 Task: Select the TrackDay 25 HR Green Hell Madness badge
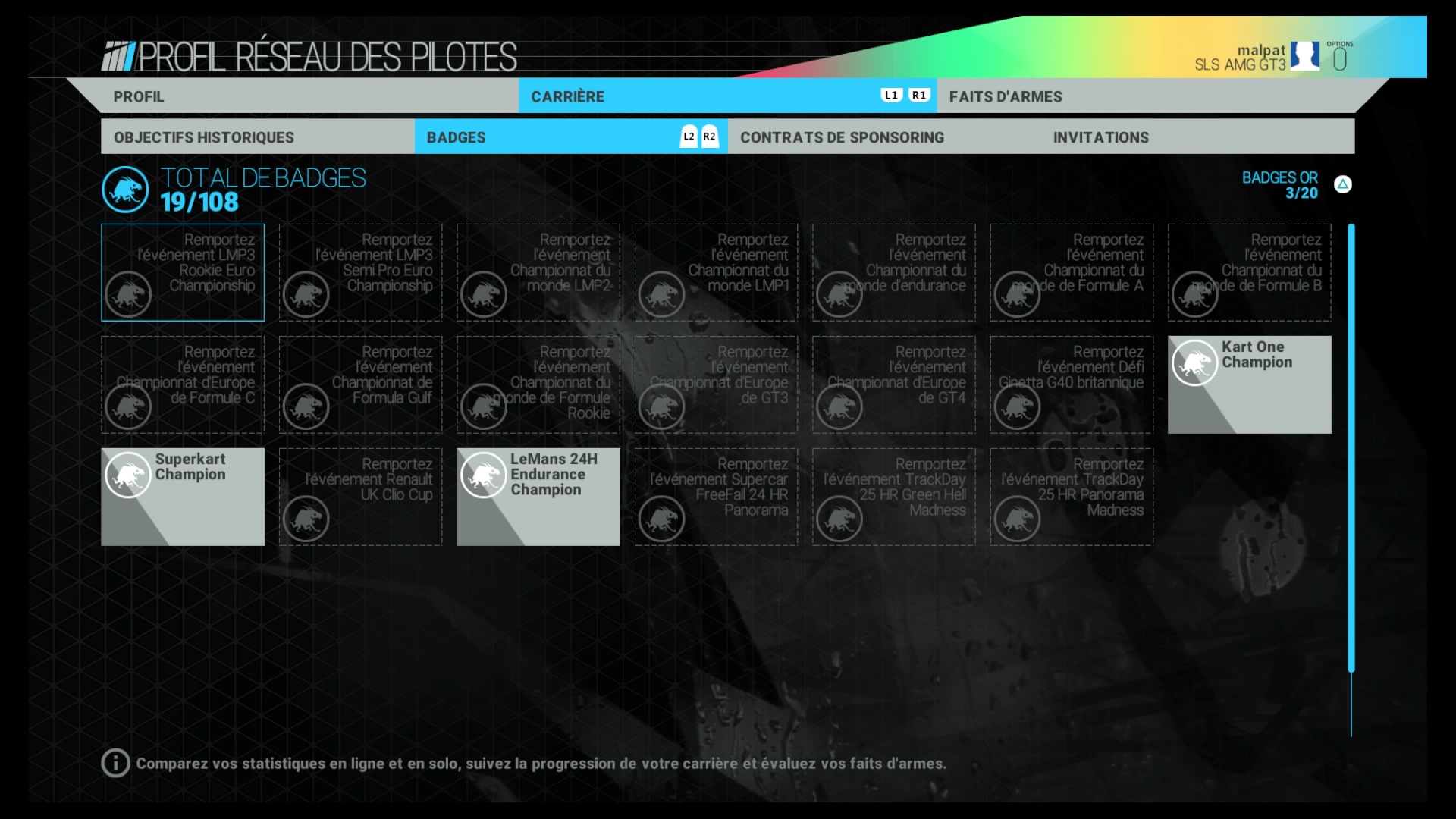coord(893,497)
